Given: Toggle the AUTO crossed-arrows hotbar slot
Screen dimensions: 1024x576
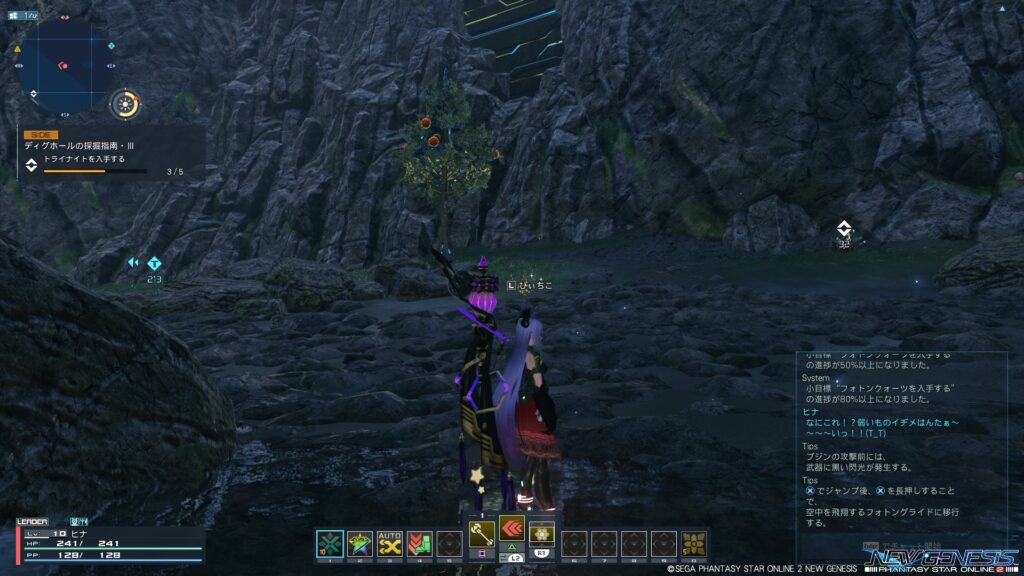Looking at the screenshot, I should click(390, 543).
